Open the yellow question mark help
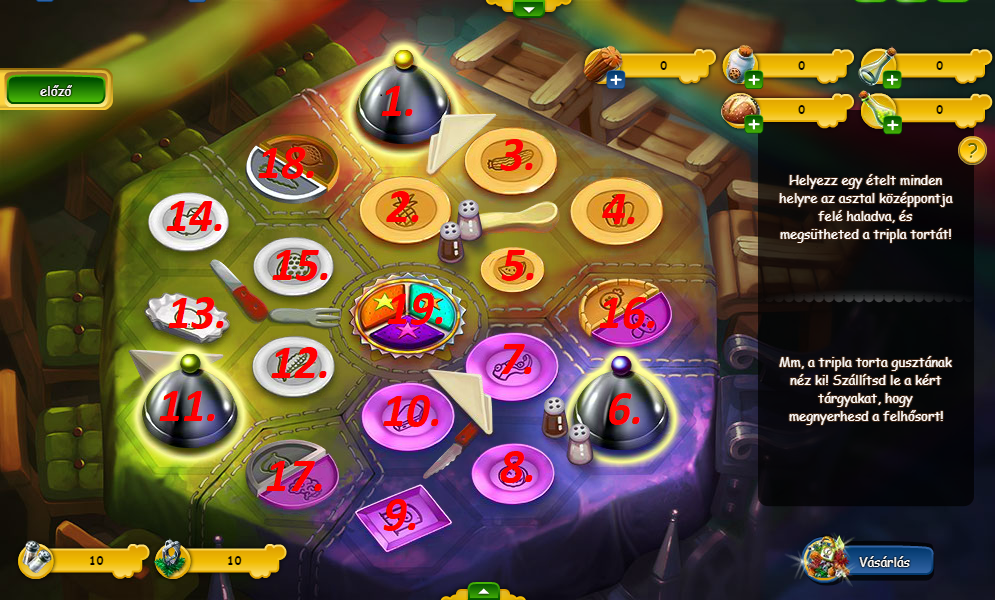The image size is (995, 600). pyautogui.click(x=972, y=150)
